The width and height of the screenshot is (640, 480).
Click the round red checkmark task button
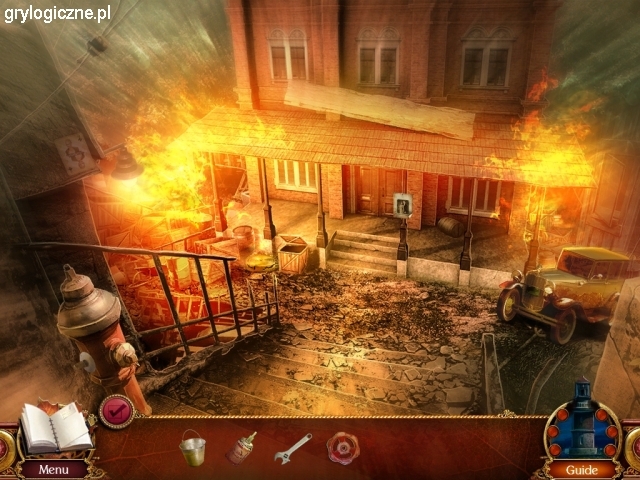(x=117, y=411)
